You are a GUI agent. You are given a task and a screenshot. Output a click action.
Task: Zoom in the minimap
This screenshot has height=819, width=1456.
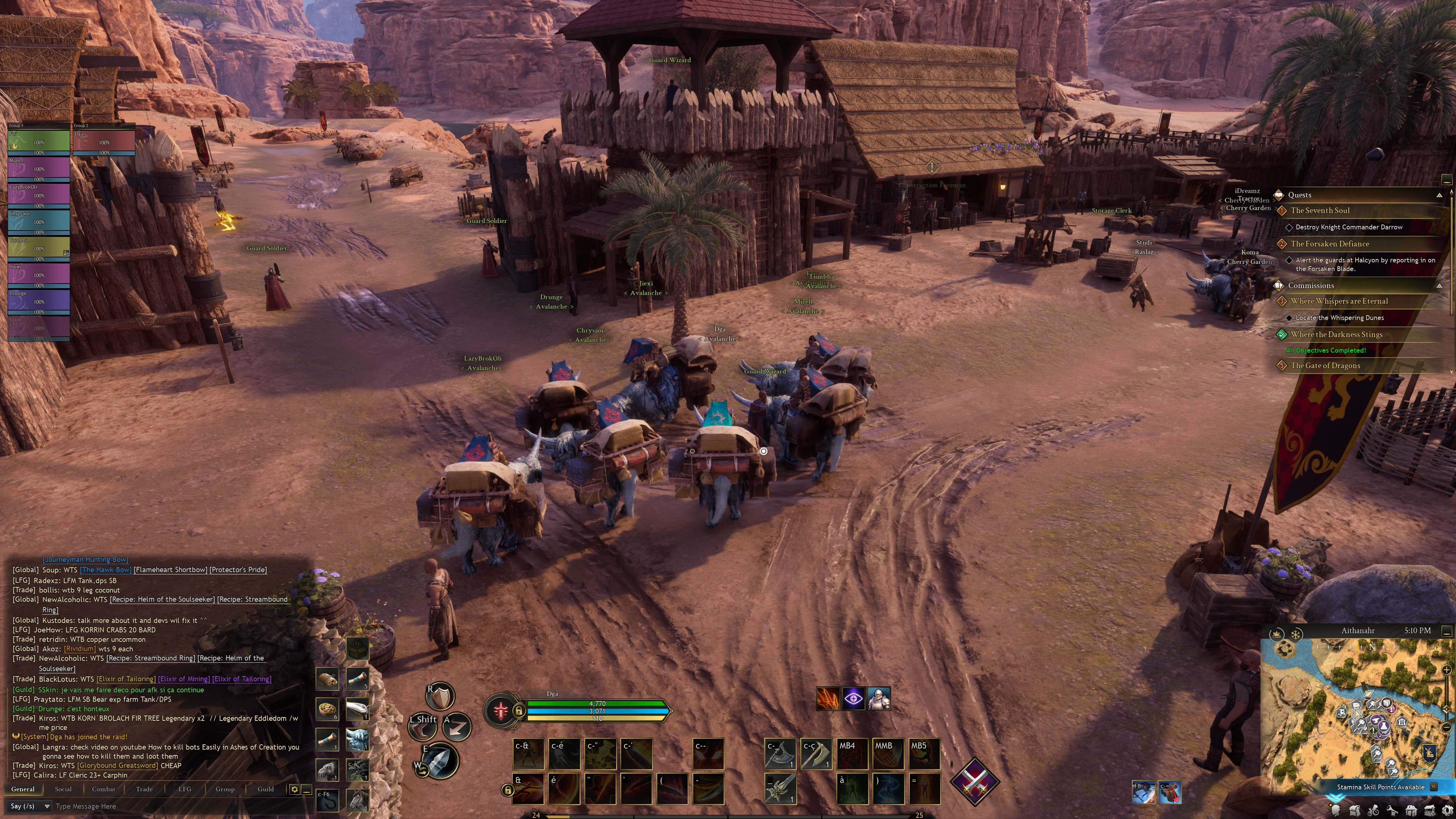[1446, 670]
